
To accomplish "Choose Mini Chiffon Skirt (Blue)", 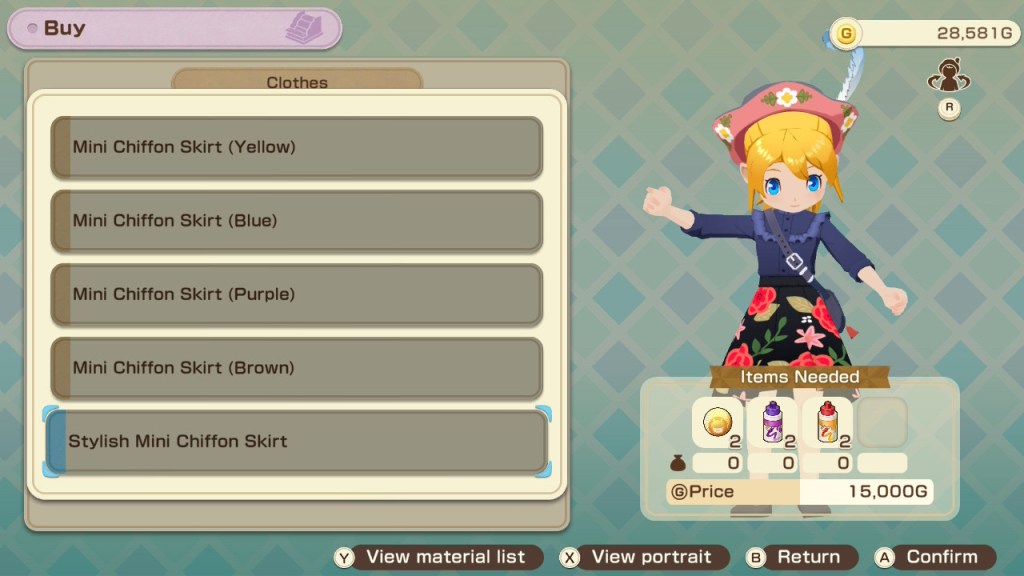I will (x=296, y=220).
